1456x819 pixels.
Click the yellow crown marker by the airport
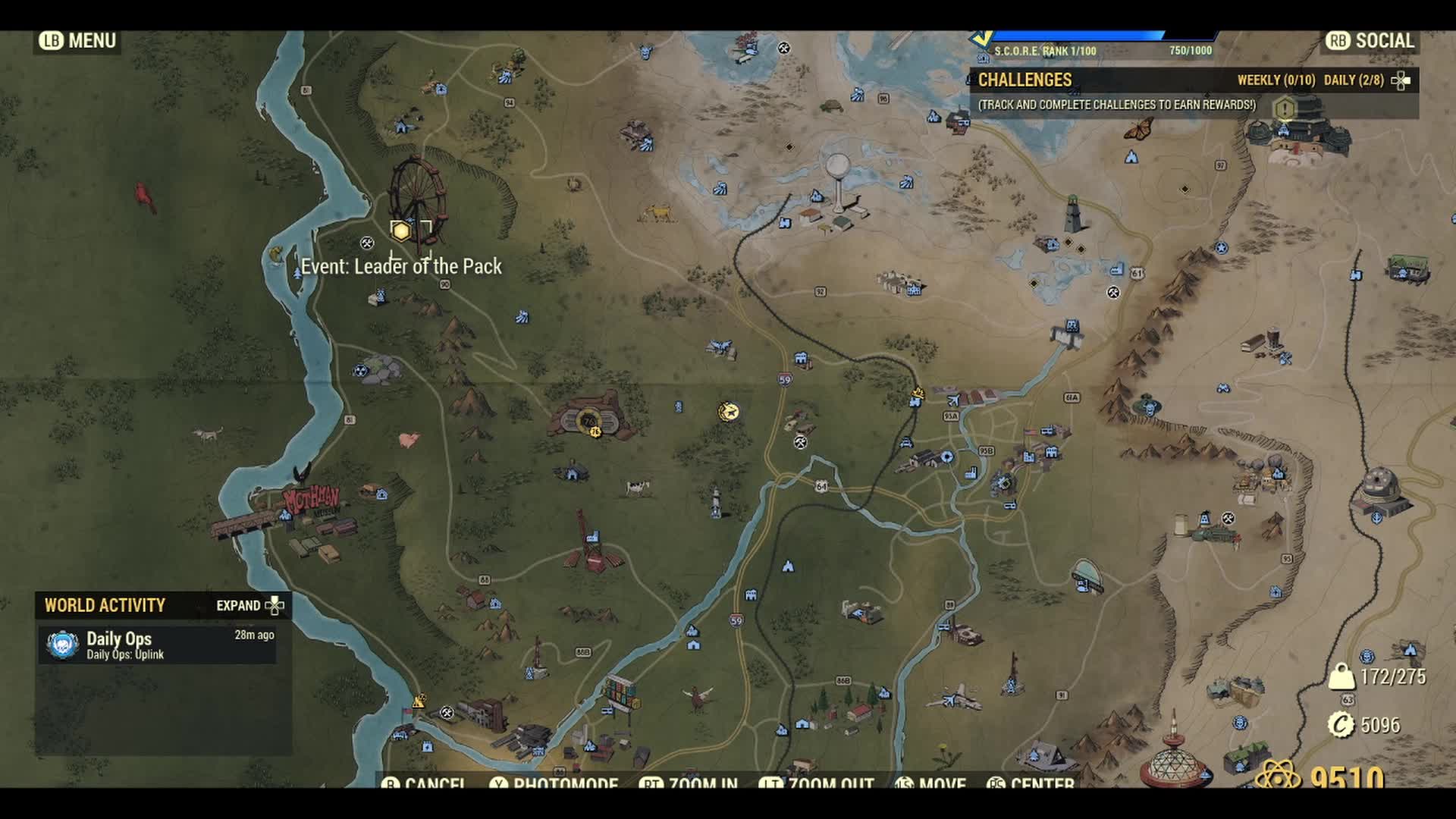pos(918,393)
